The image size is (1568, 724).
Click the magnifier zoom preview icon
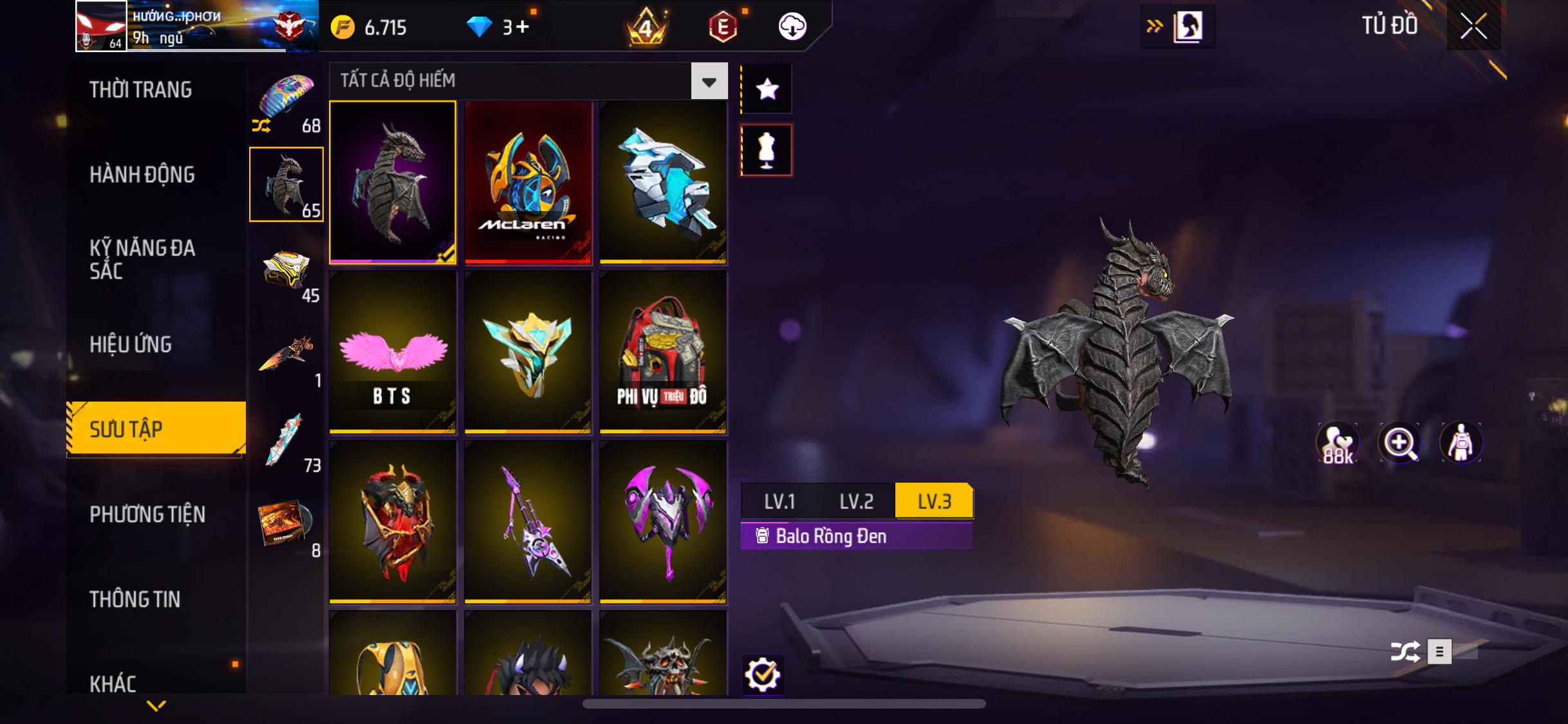click(1399, 443)
